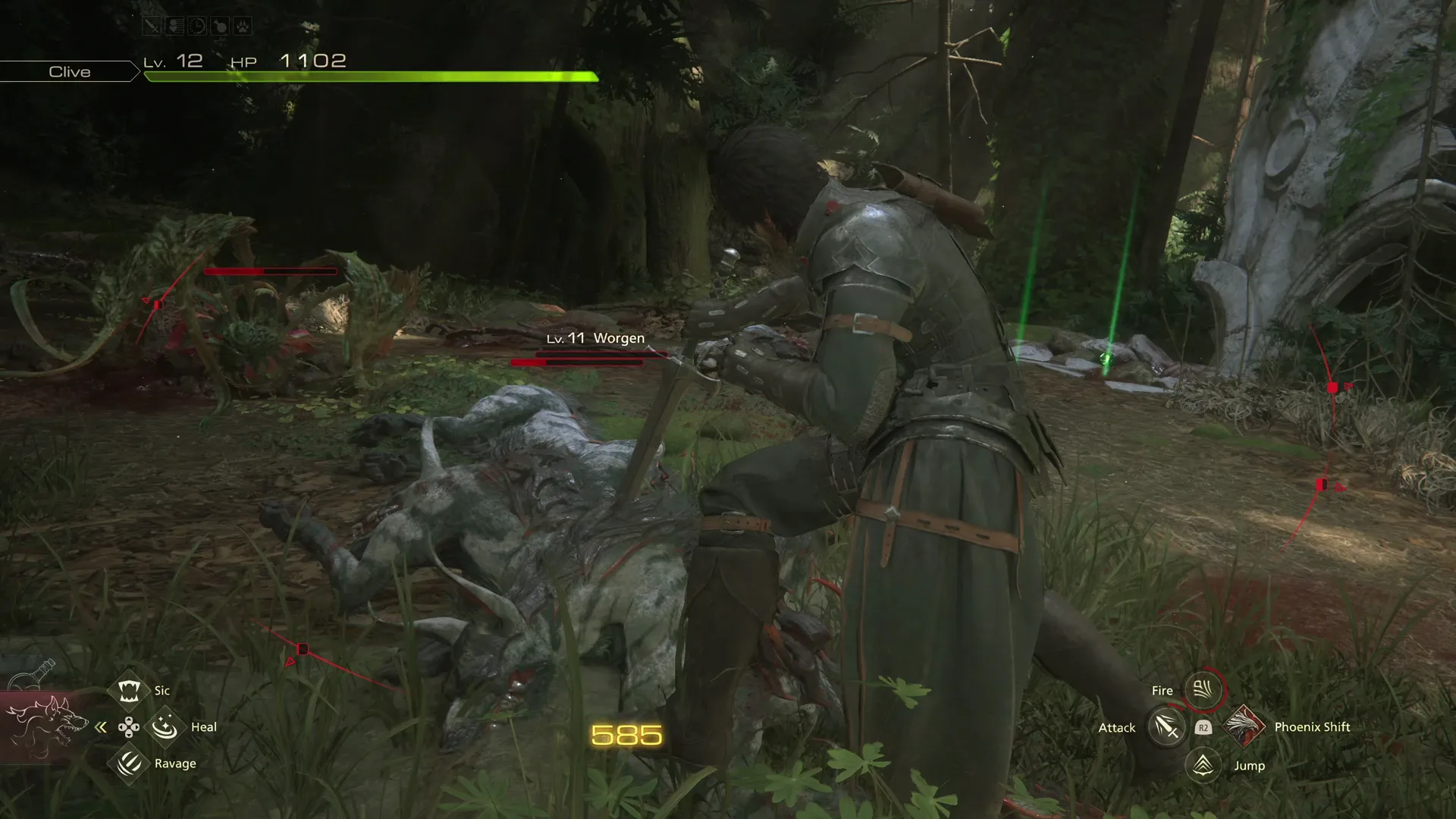Click the crossed dagger status icon

tap(152, 27)
